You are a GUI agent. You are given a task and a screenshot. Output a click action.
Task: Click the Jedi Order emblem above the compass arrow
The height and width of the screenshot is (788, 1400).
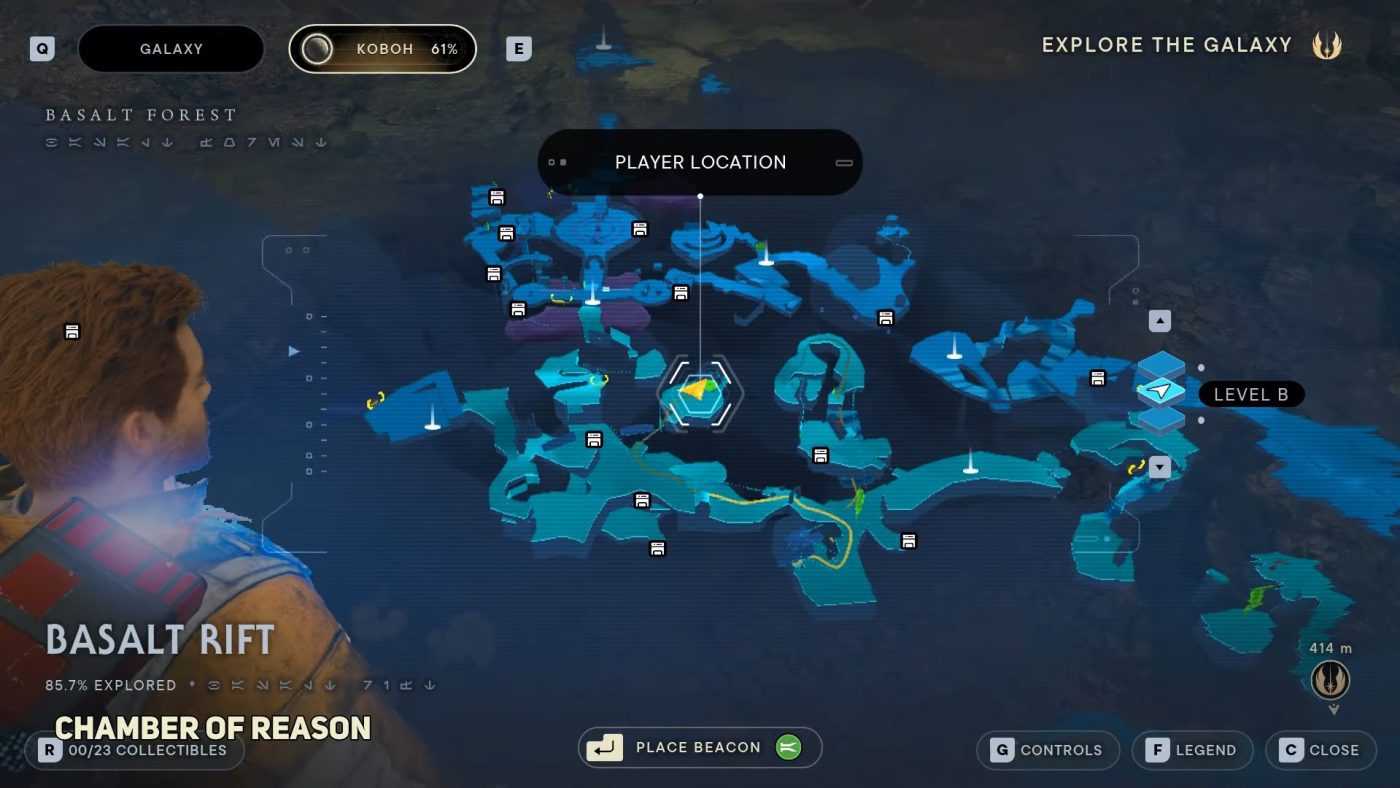[x=1330, y=679]
